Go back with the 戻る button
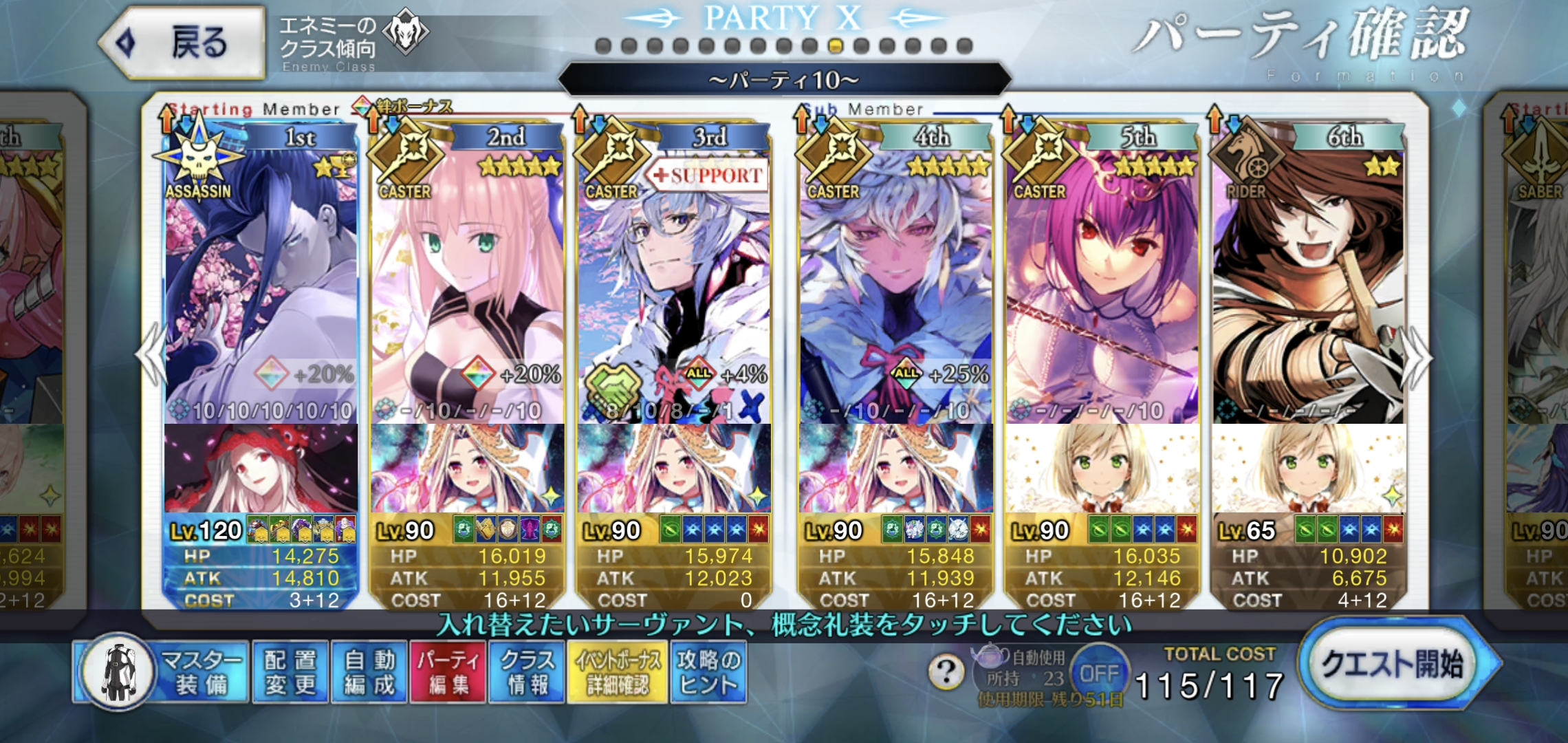 click(182, 43)
